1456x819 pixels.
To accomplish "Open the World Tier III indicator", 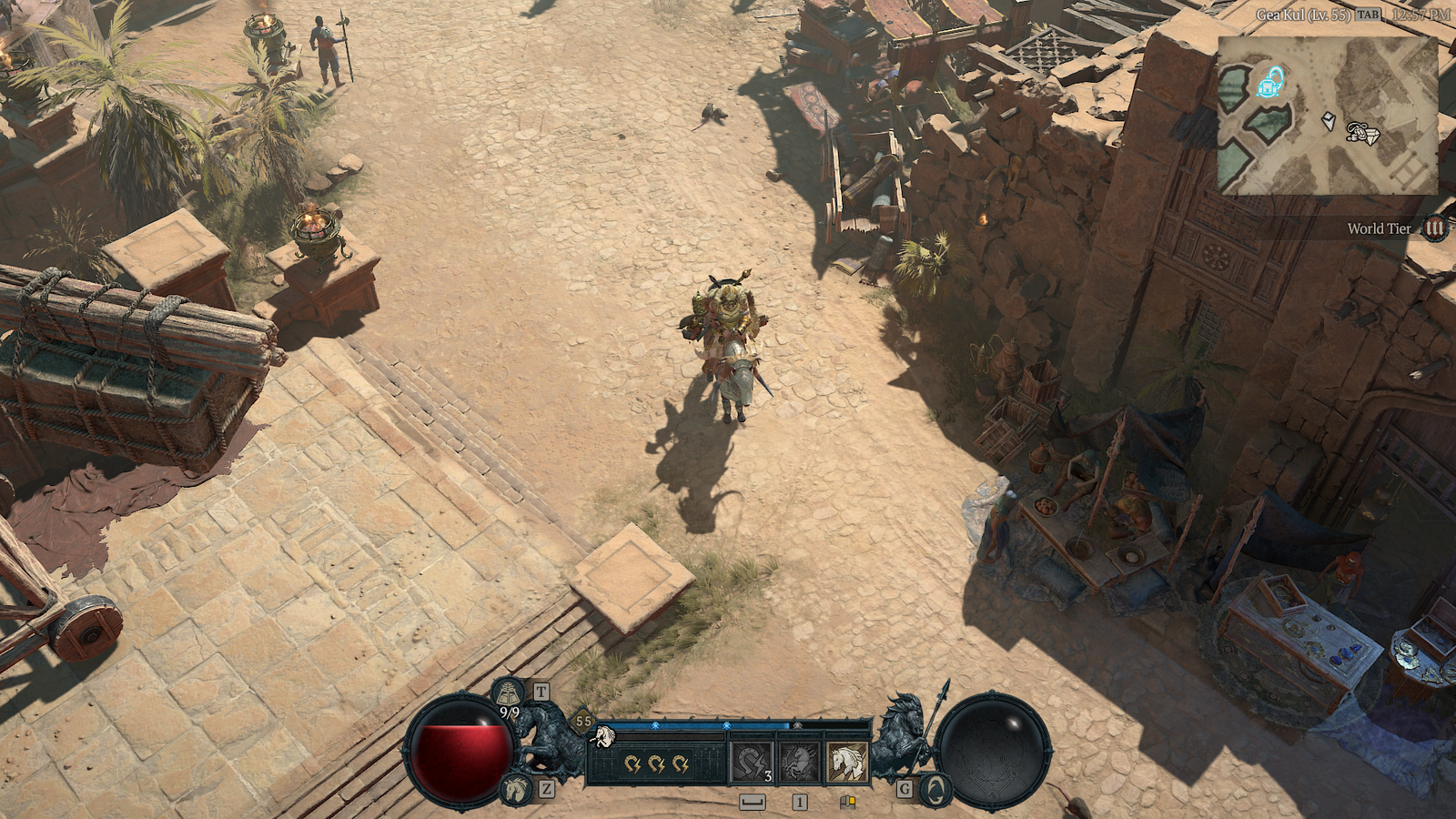I will (1434, 227).
